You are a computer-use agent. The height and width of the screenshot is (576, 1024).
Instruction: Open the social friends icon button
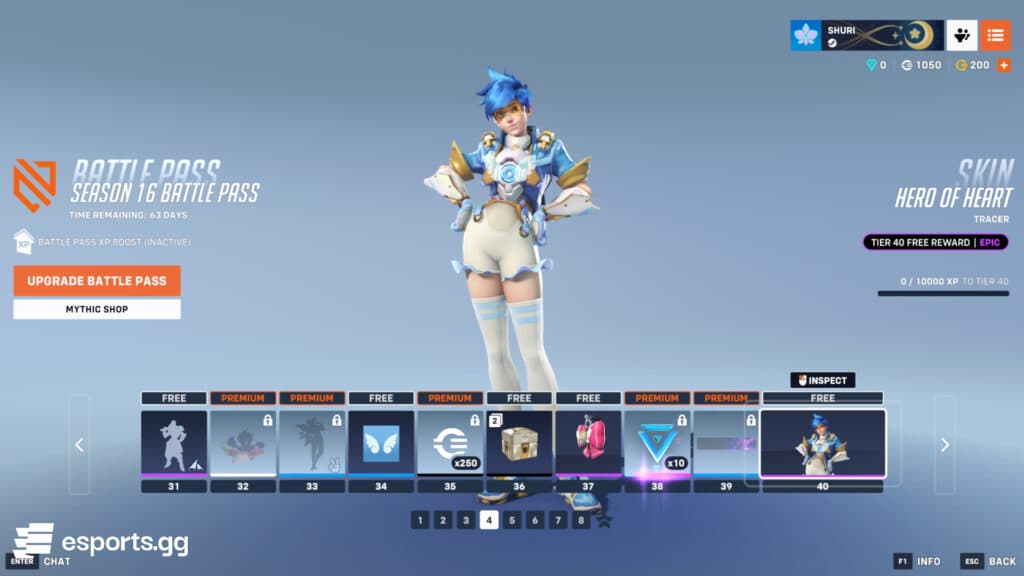(962, 35)
